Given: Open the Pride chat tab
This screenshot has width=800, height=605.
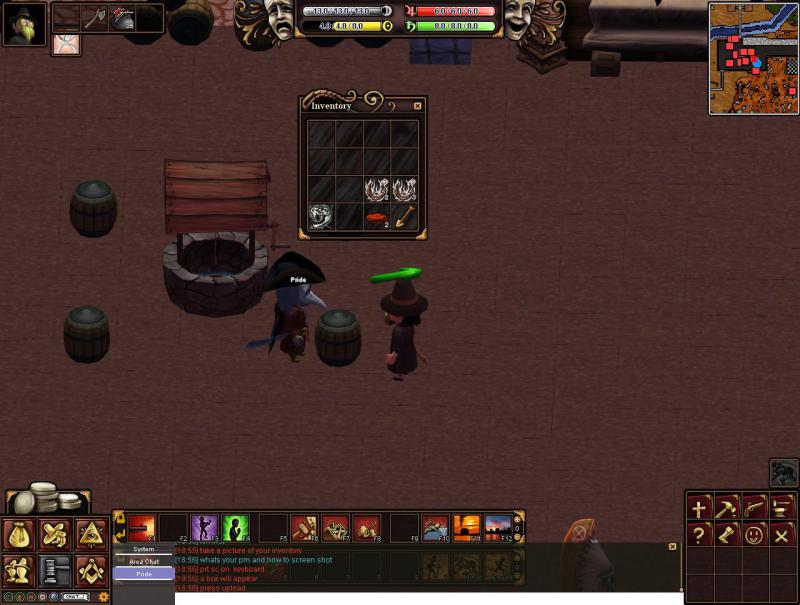Looking at the screenshot, I should [x=144, y=574].
